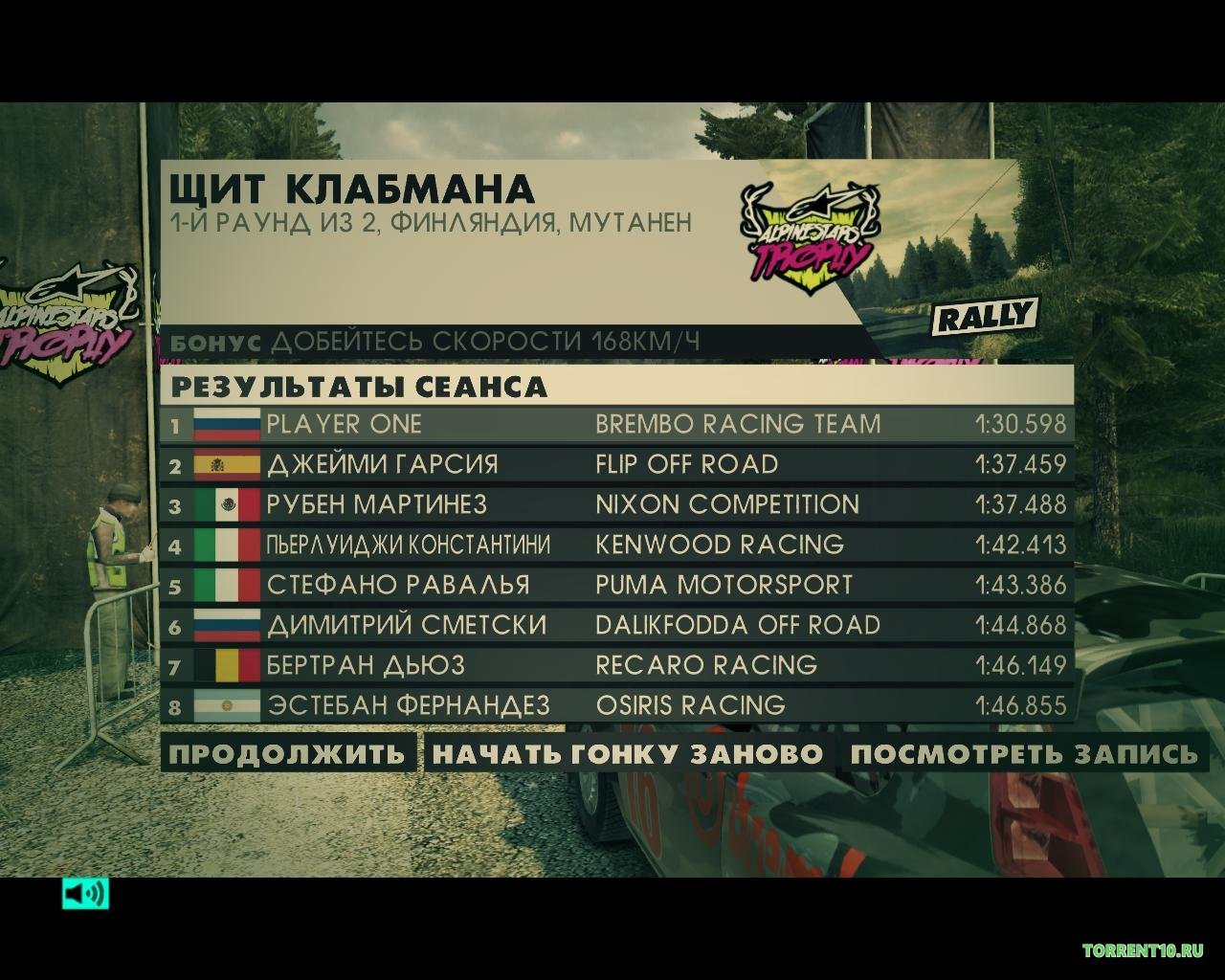1225x980 pixels.
Task: Click the RALLY badge
Action: [x=984, y=312]
